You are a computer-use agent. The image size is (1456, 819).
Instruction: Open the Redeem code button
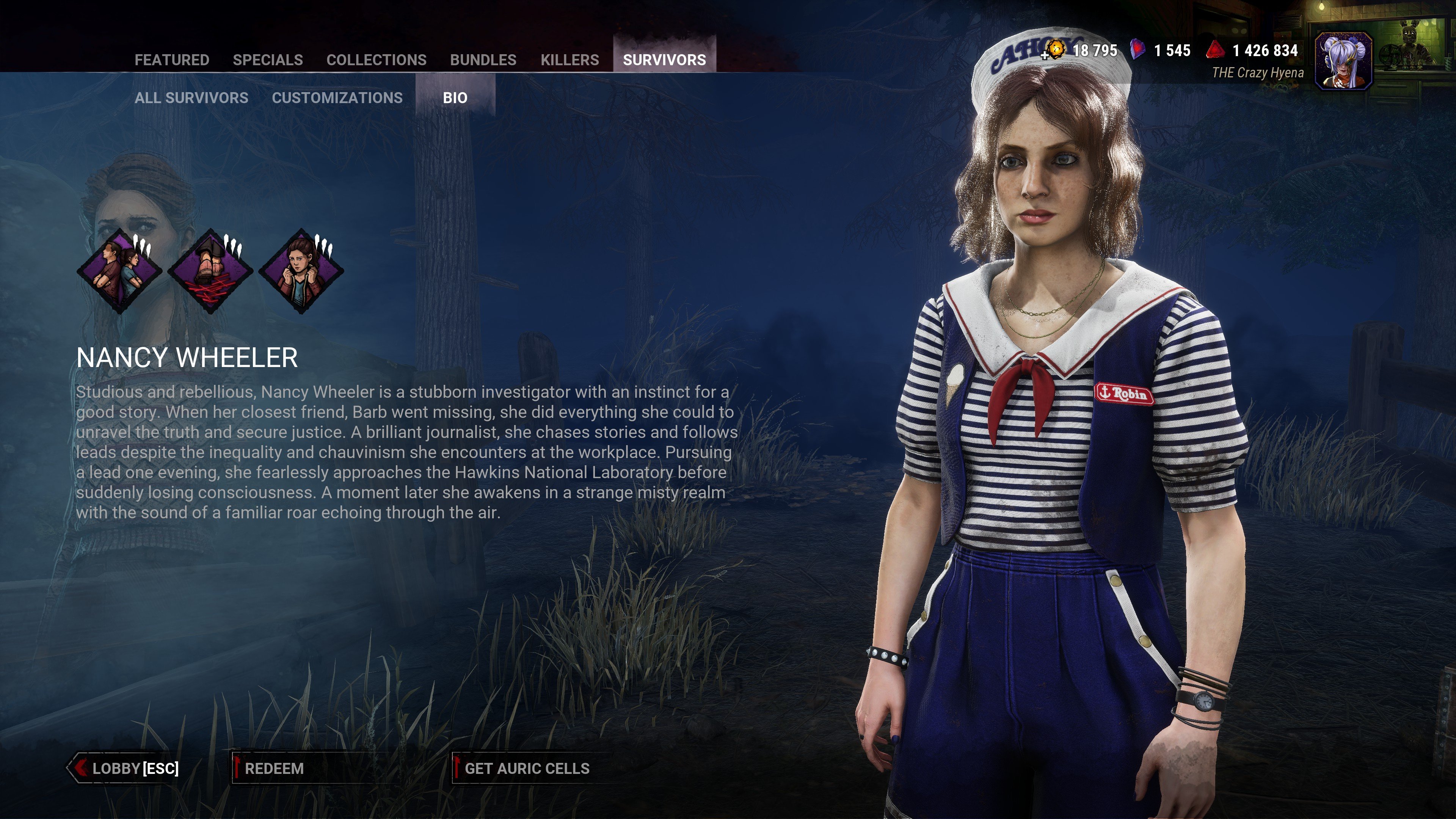(275, 768)
